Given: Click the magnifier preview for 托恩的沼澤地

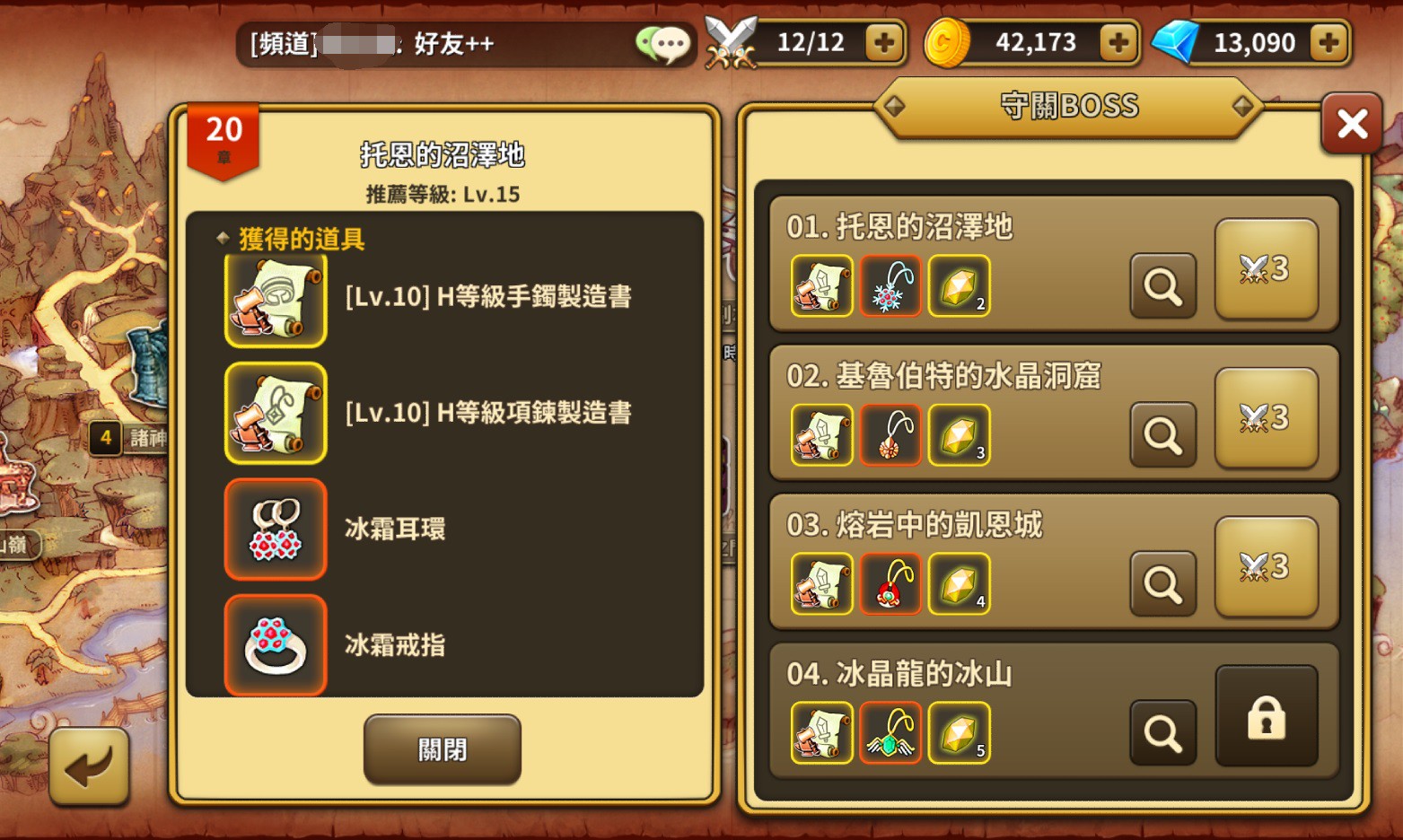Looking at the screenshot, I should point(1162,286).
